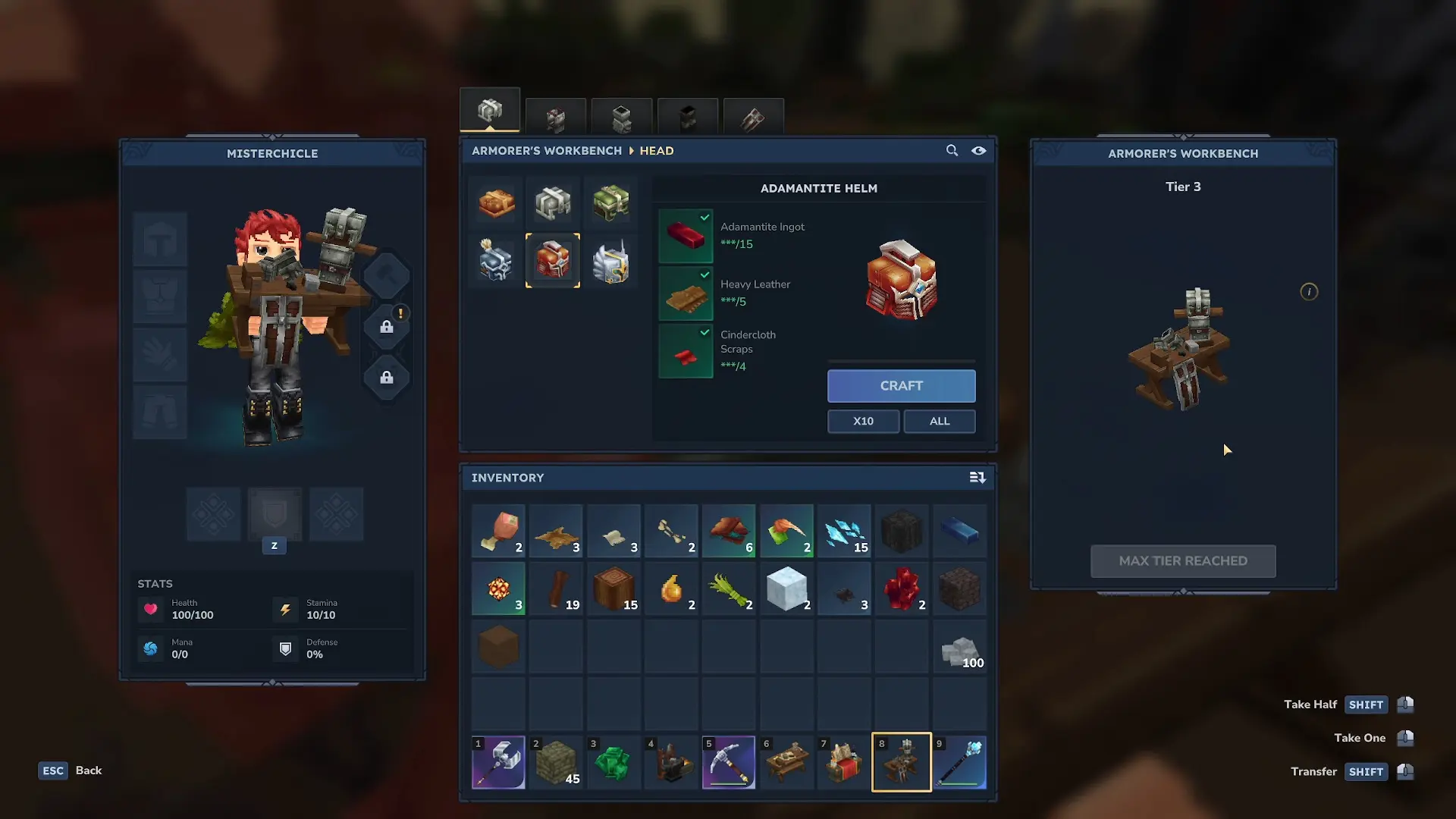Viewport: 1456px width, 819px height.
Task: Choose the green helm recipe
Action: click(x=611, y=202)
